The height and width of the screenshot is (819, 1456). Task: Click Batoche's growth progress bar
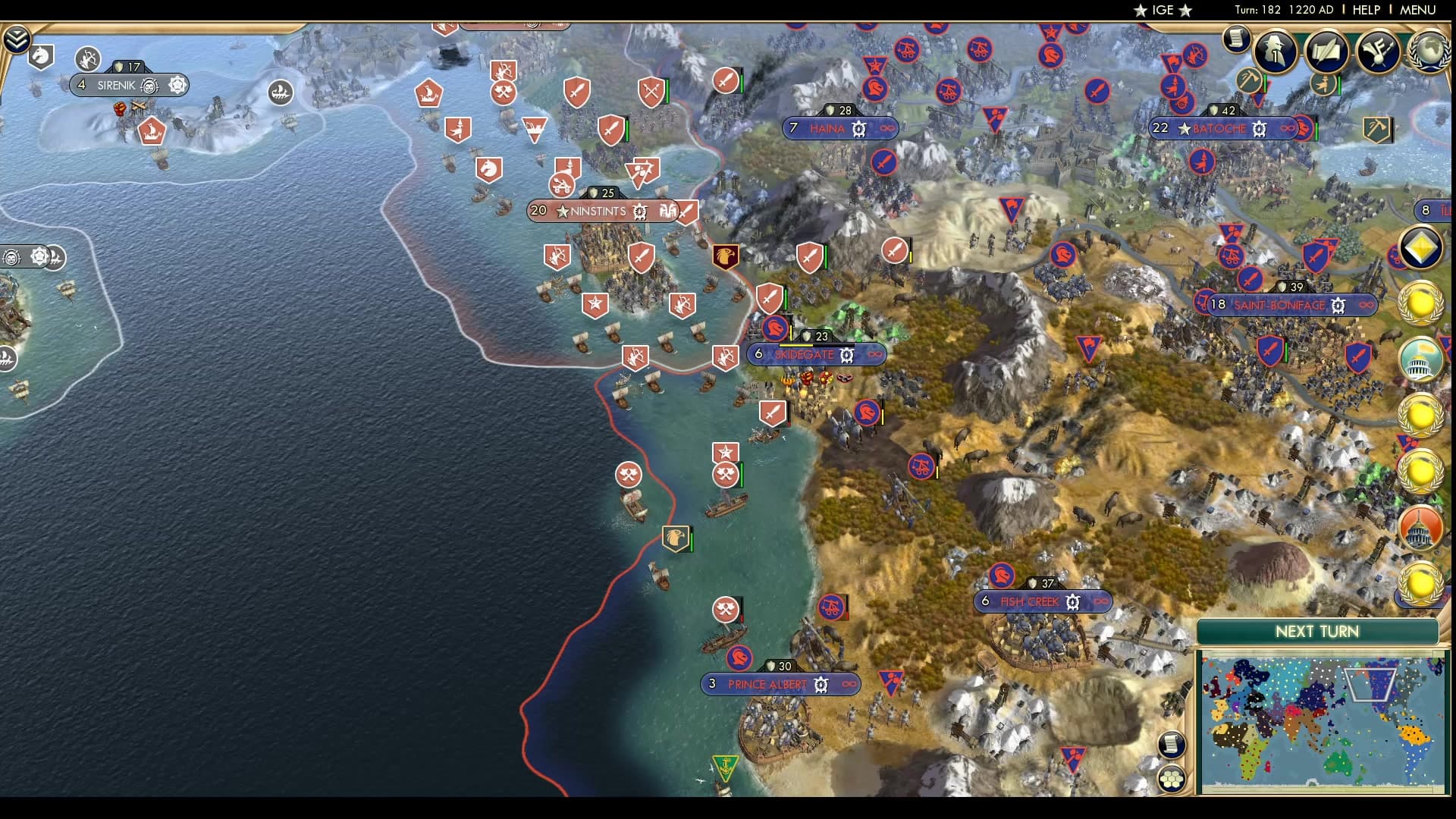pyautogui.click(x=1224, y=115)
